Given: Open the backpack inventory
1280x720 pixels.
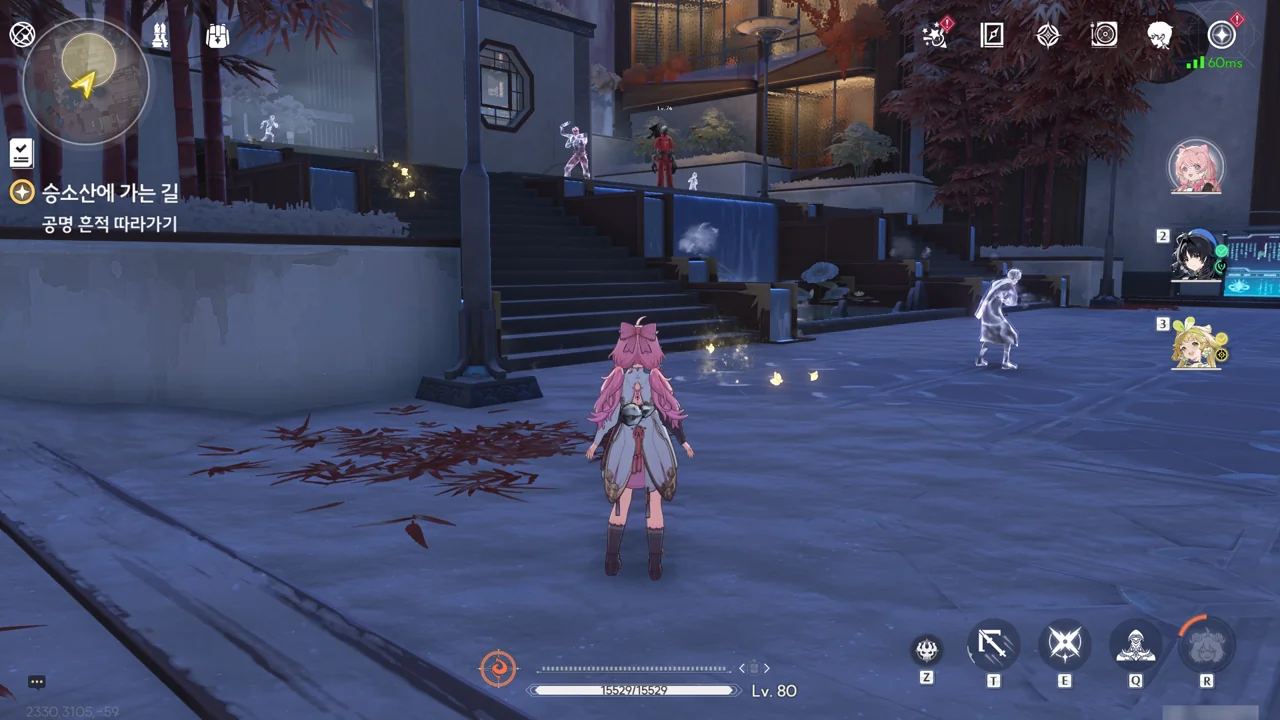Looking at the screenshot, I should tap(217, 36).
